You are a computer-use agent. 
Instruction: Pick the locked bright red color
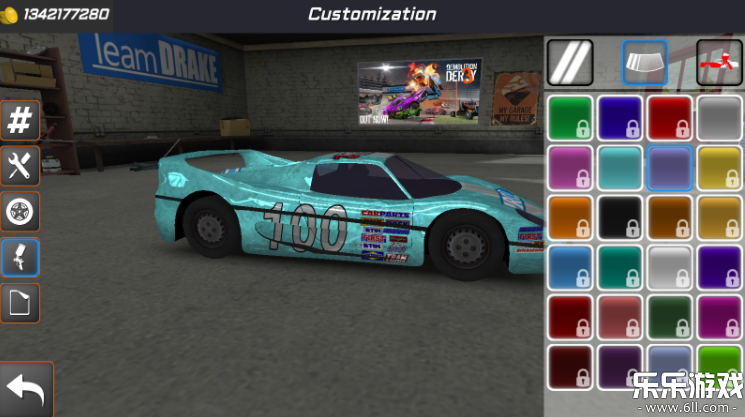click(x=669, y=117)
